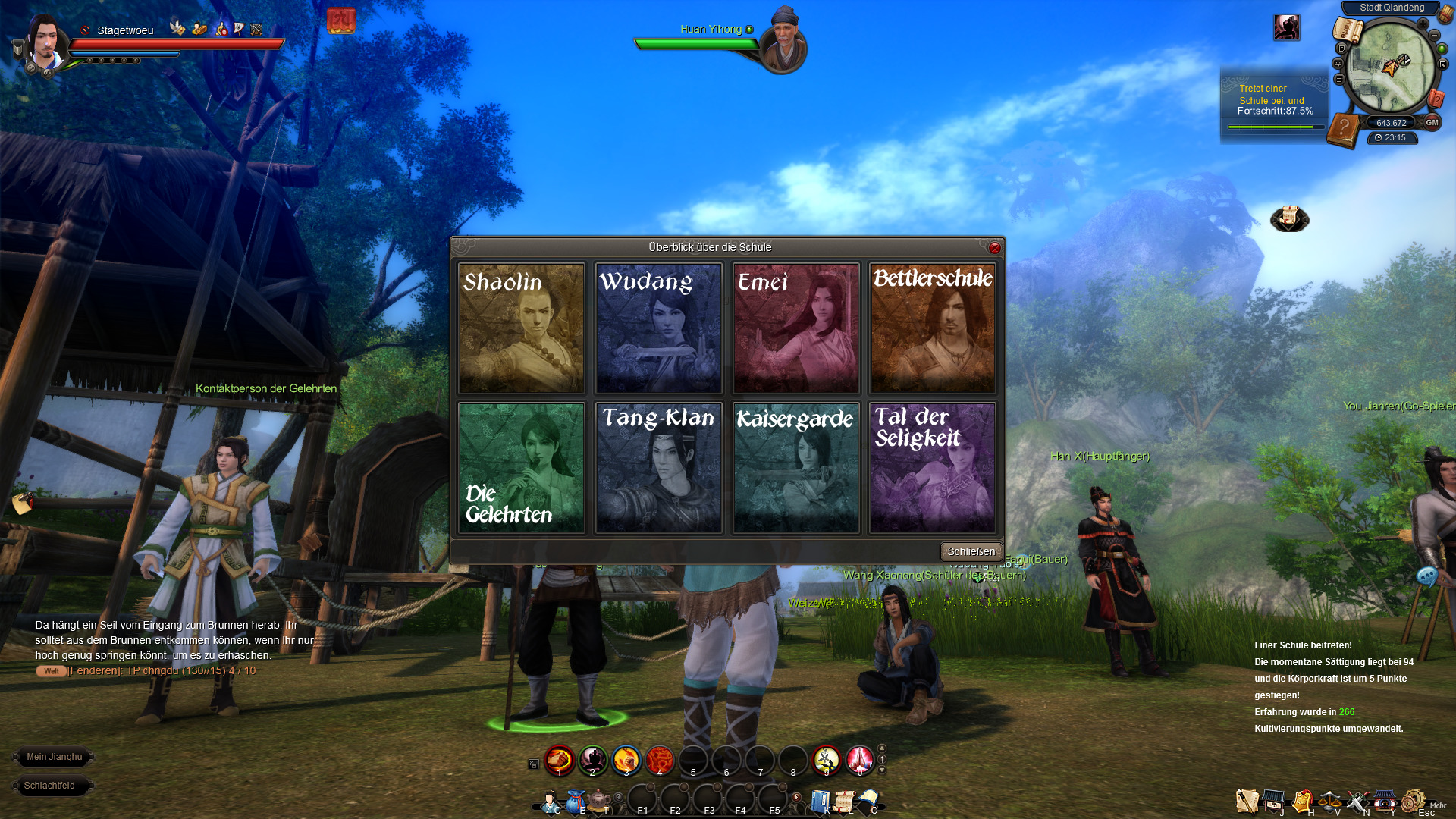This screenshot has width=1456, height=819.
Task: Pick the Emei school tile
Action: (795, 328)
